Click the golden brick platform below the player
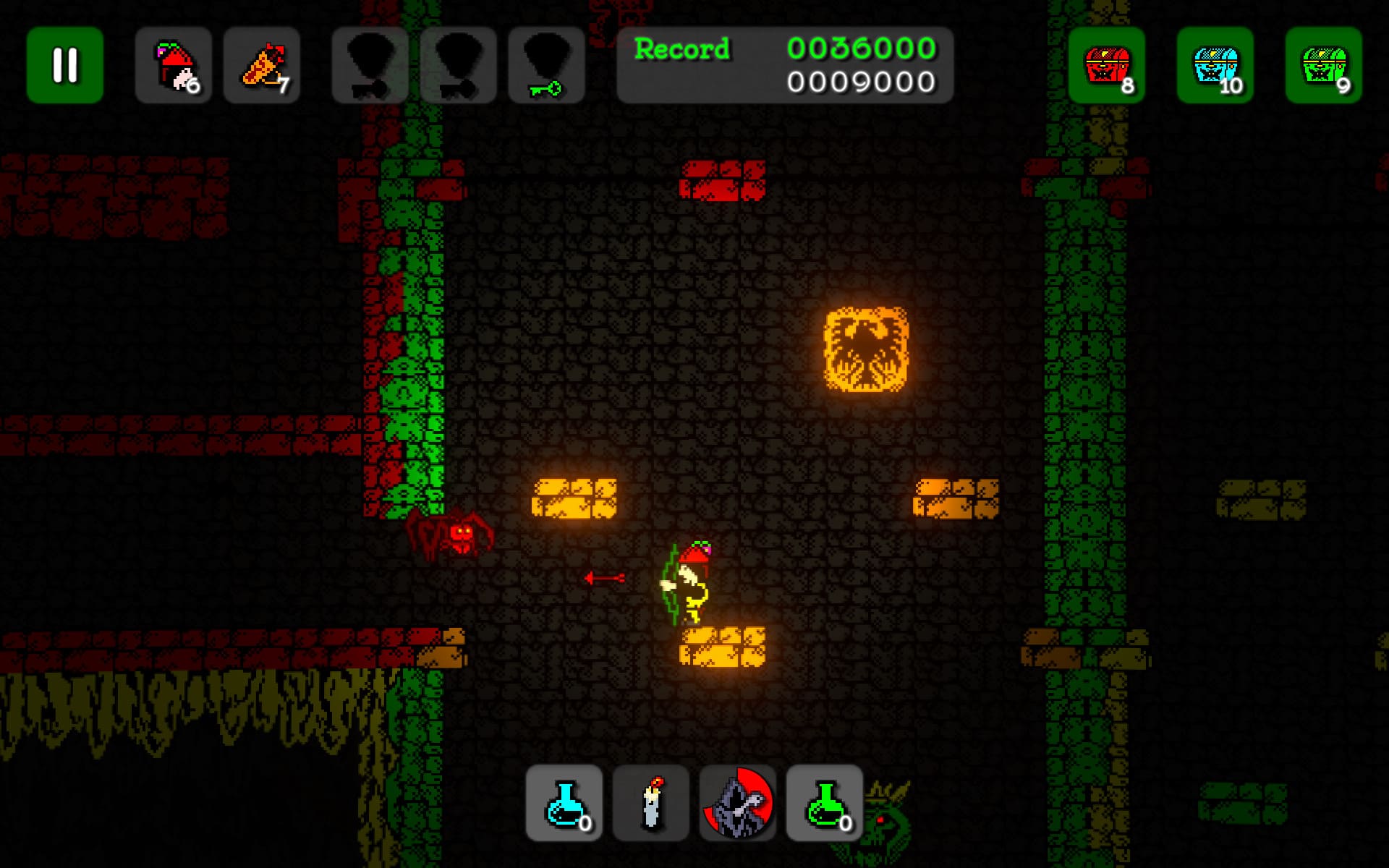Screen dimensions: 1389x868 point(722,651)
